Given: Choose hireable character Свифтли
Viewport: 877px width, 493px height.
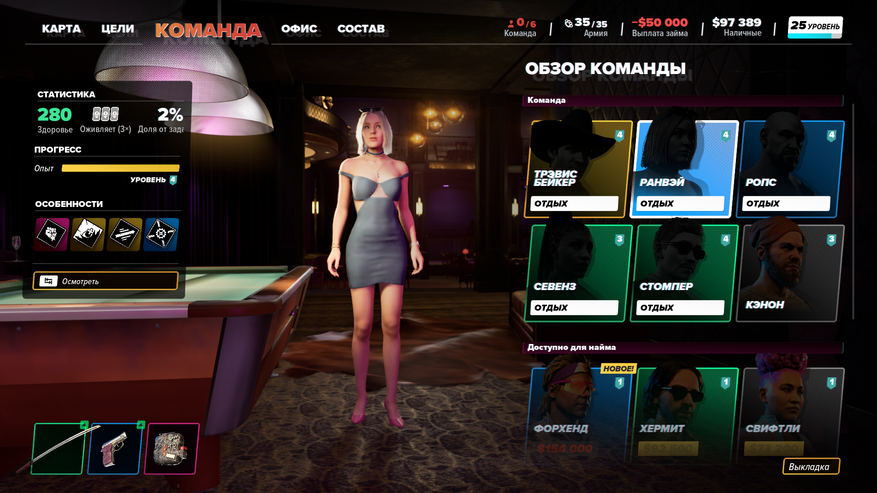Looking at the screenshot, I should pyautogui.click(x=792, y=412).
